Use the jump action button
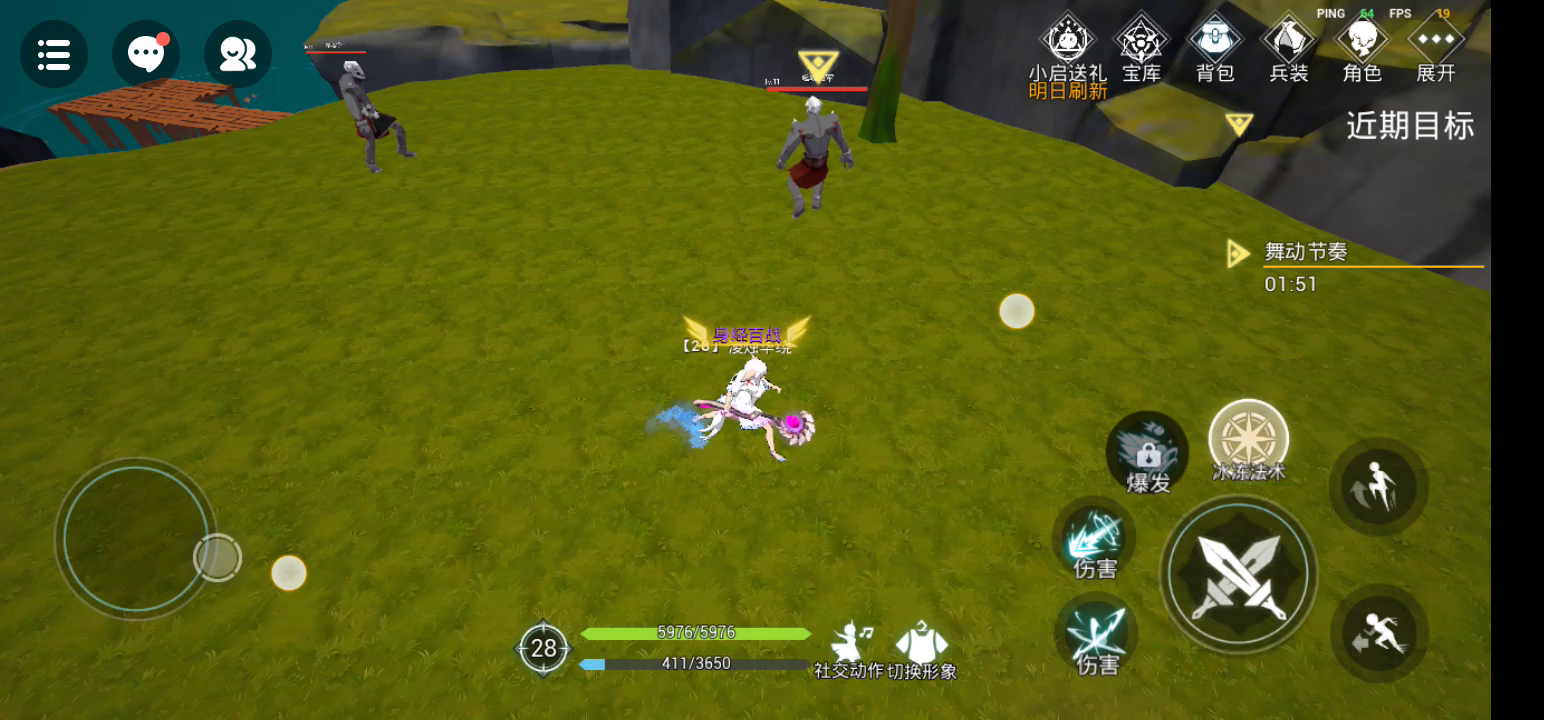This screenshot has width=1544, height=720. tap(1378, 486)
